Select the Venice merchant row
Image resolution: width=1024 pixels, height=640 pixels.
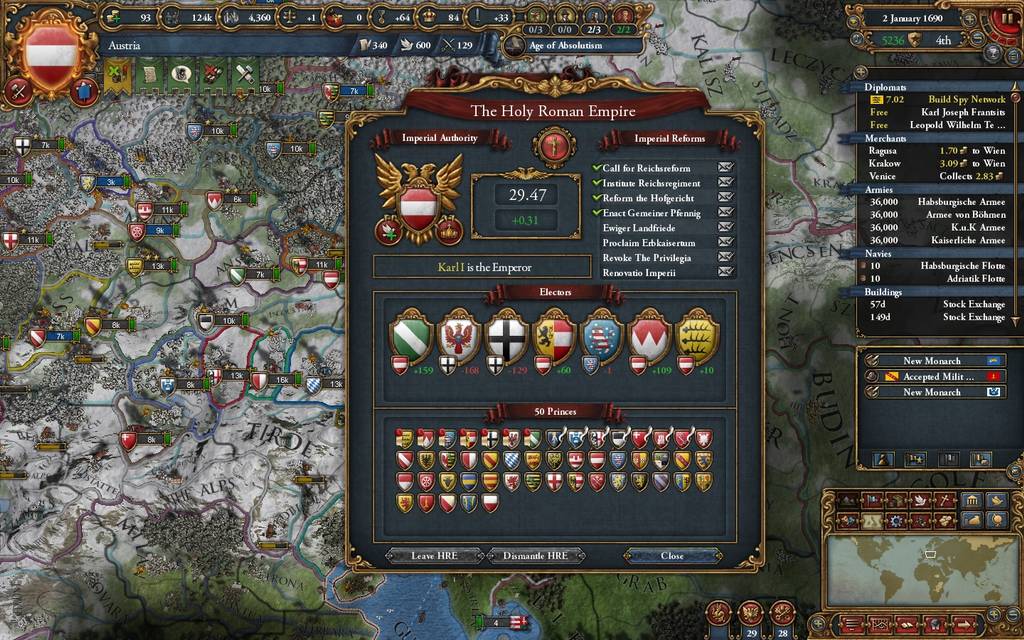point(938,176)
